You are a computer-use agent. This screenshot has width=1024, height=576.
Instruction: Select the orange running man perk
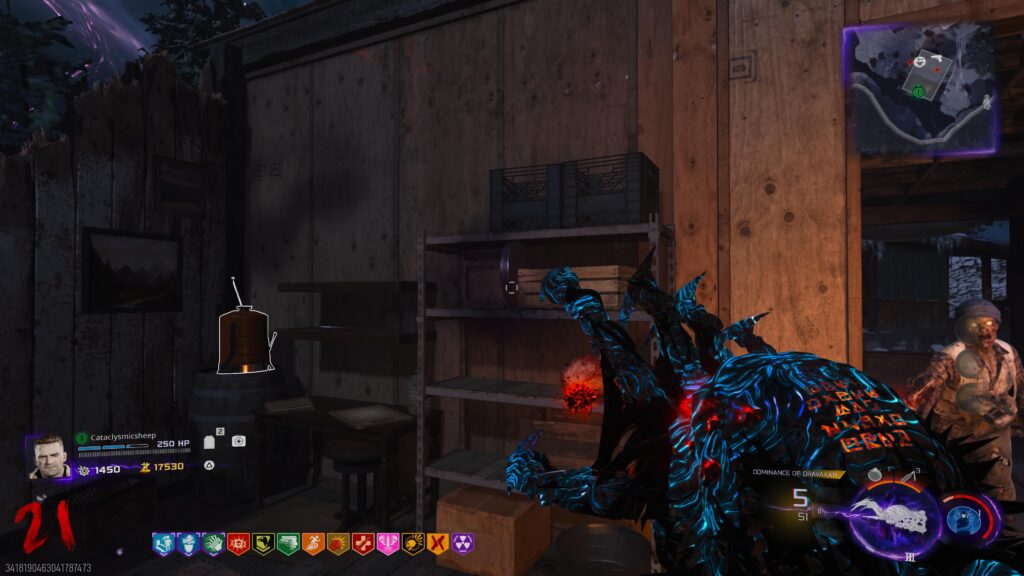[312, 543]
